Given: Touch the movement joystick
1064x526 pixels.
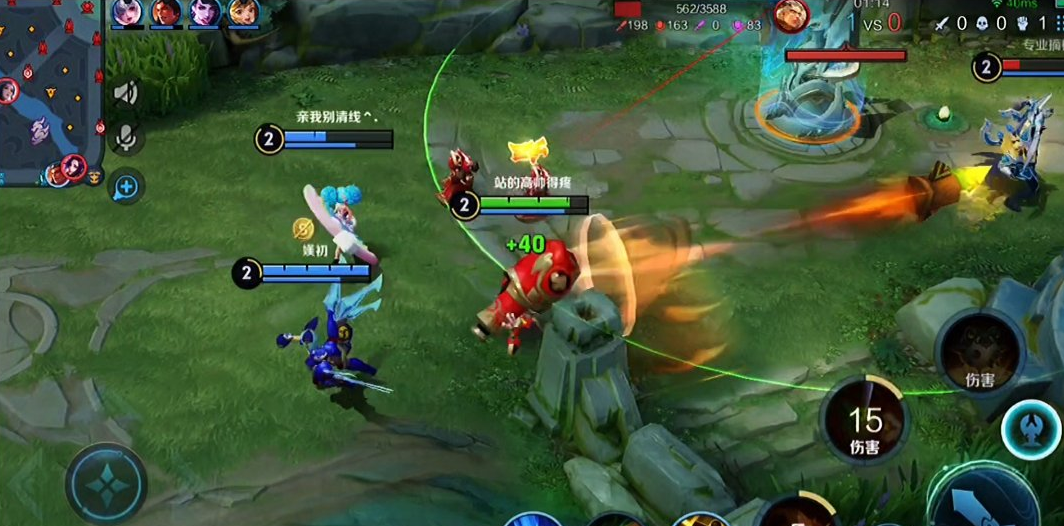Looking at the screenshot, I should (106, 483).
